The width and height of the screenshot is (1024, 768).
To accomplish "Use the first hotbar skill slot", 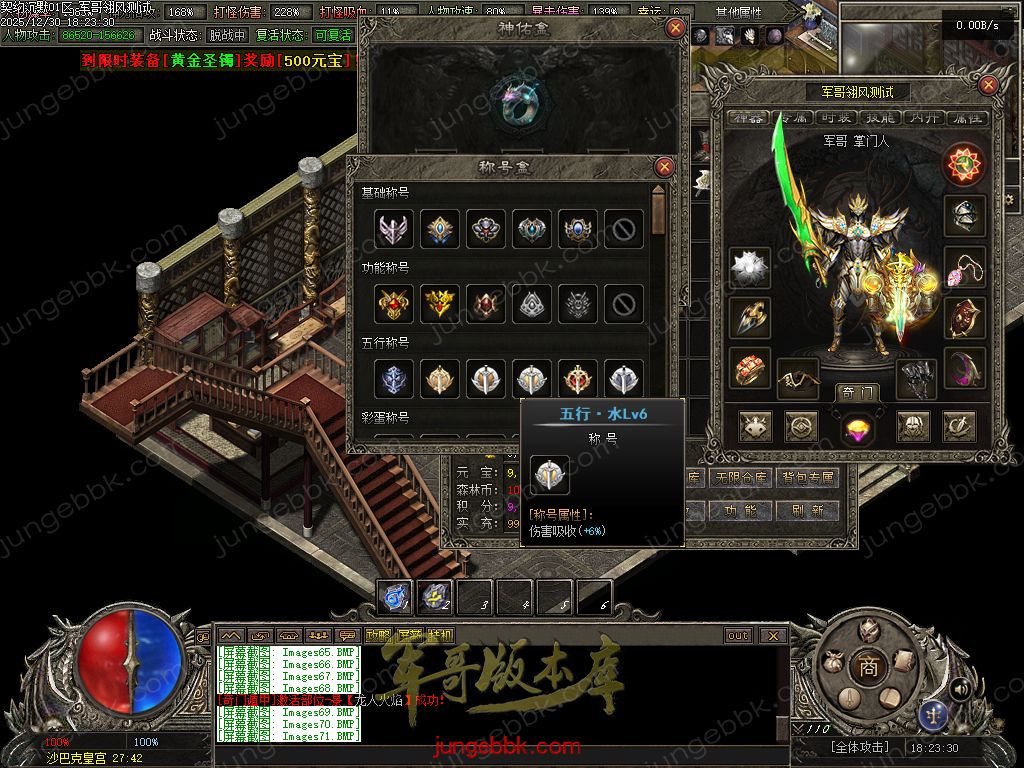I will (395, 597).
